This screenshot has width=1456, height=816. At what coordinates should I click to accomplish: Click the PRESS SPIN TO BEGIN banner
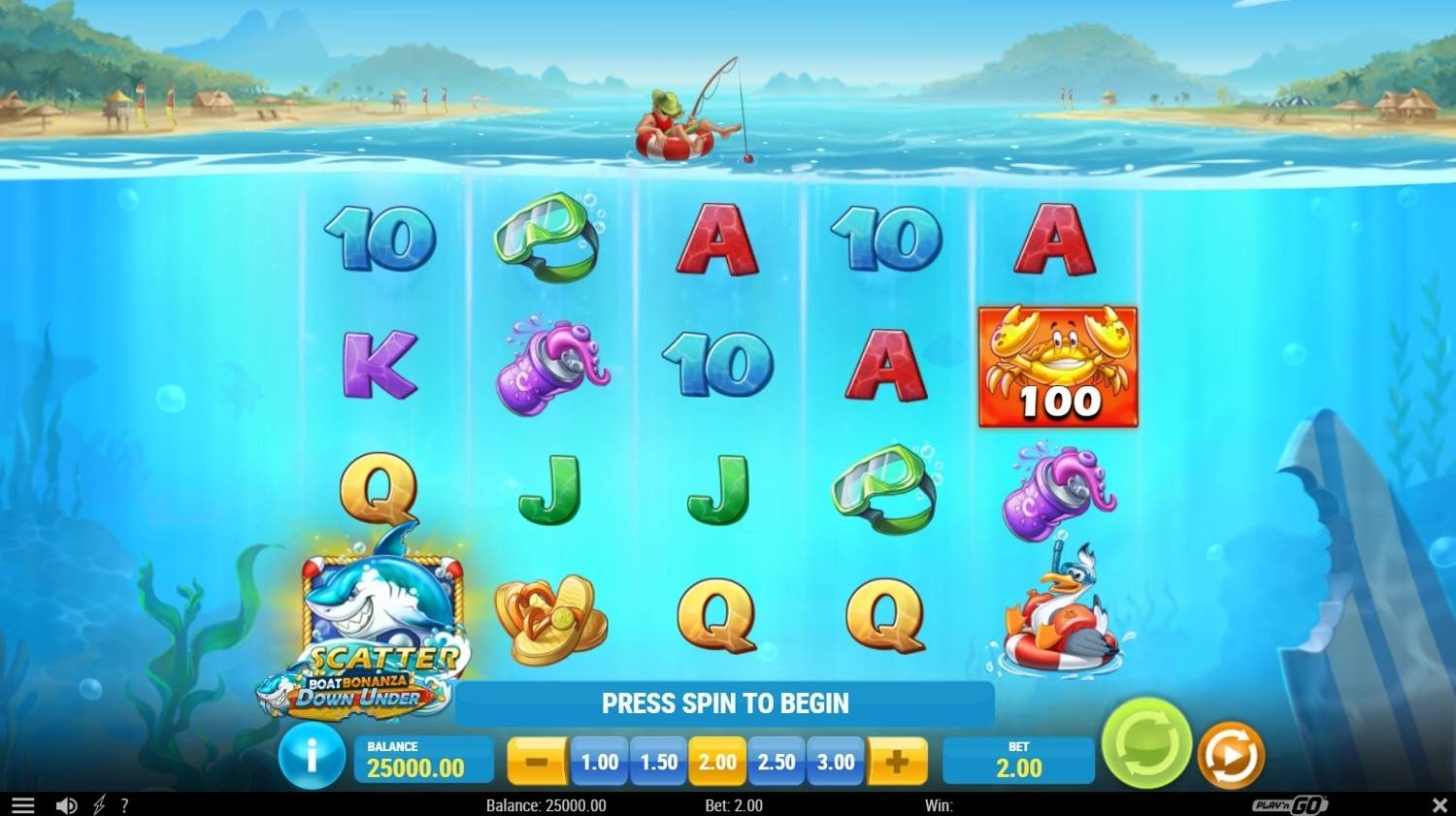pos(727,702)
